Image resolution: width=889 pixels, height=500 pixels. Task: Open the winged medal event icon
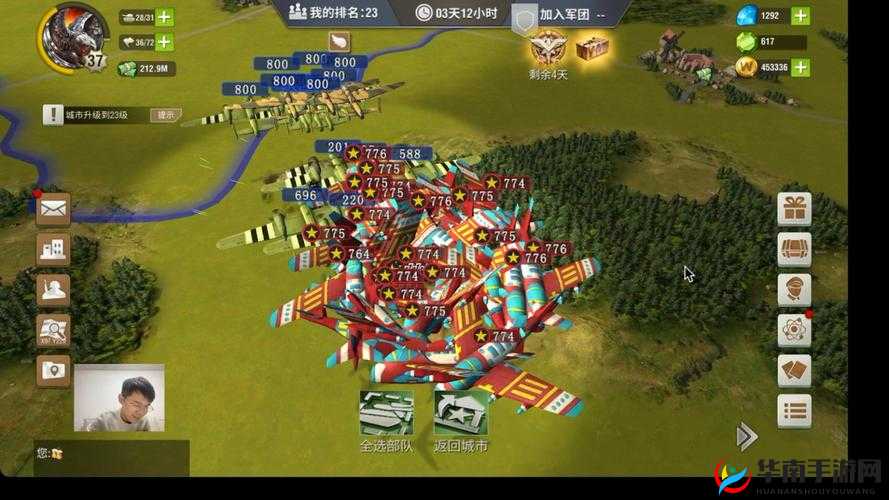coord(548,46)
